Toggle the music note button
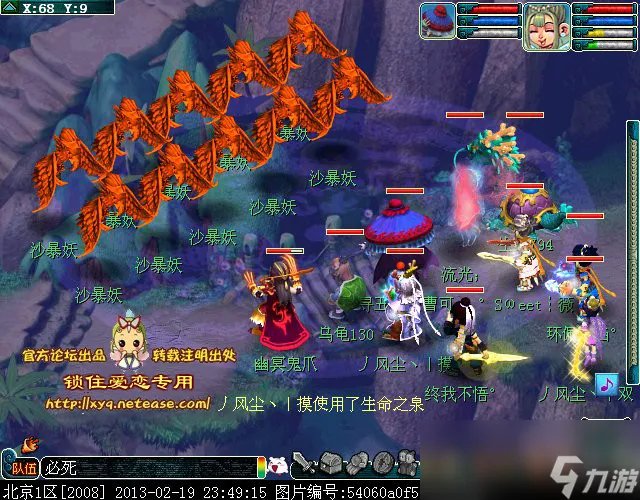This screenshot has height=500, width=640. coord(604,384)
